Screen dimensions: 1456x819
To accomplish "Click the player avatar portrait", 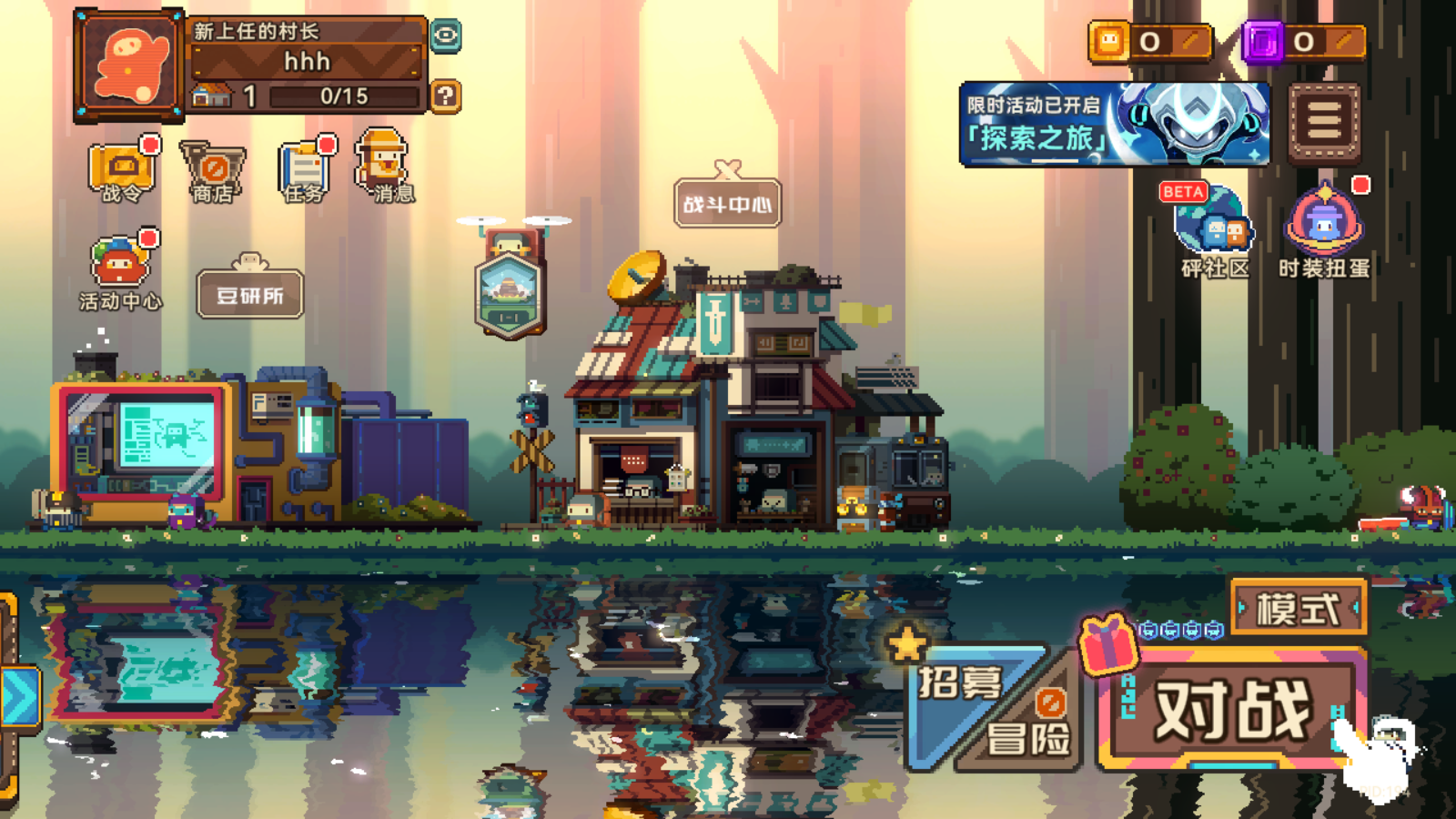I will pos(129,66).
